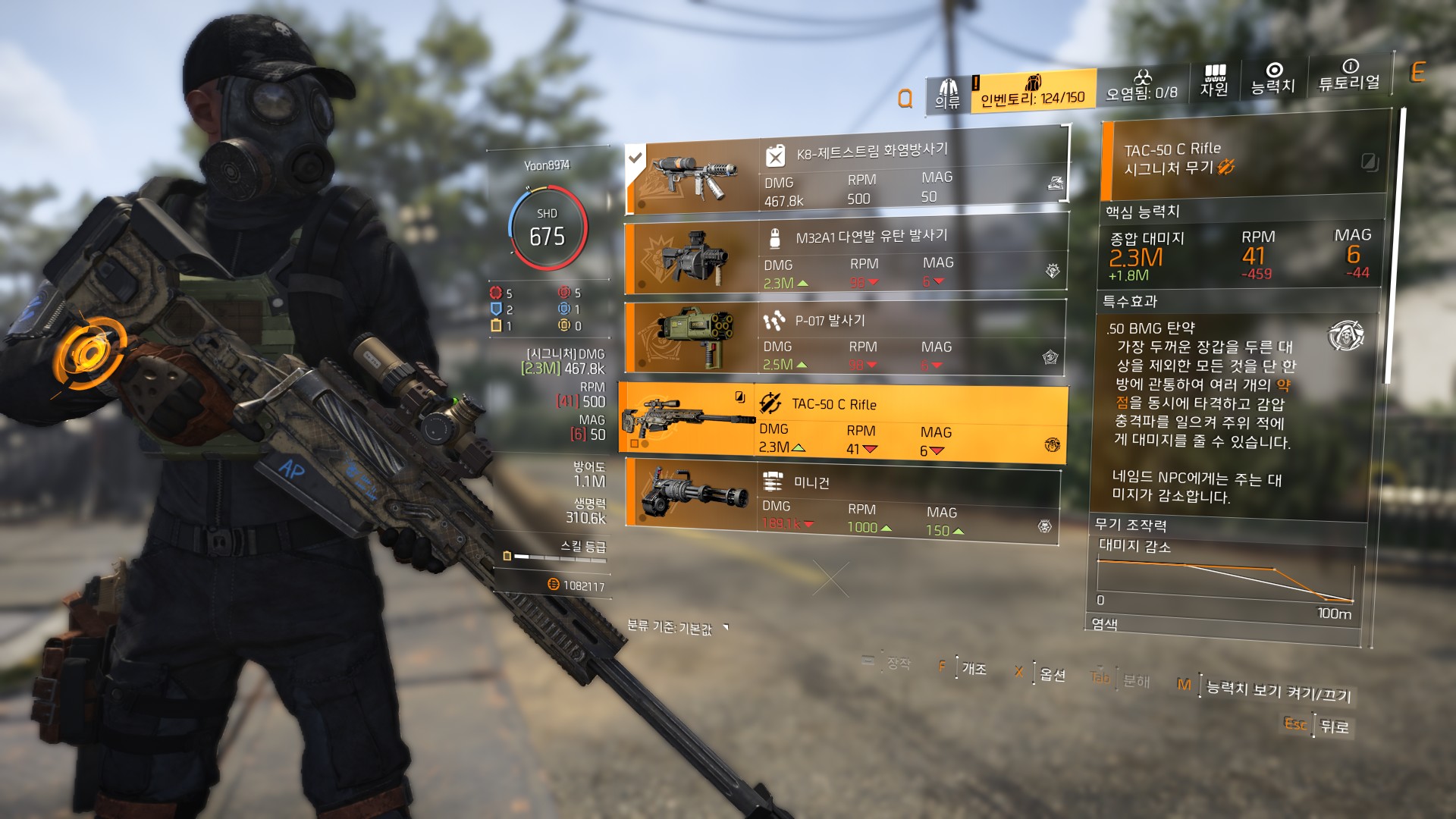Go back with the 뒤로 button

coord(1334,726)
